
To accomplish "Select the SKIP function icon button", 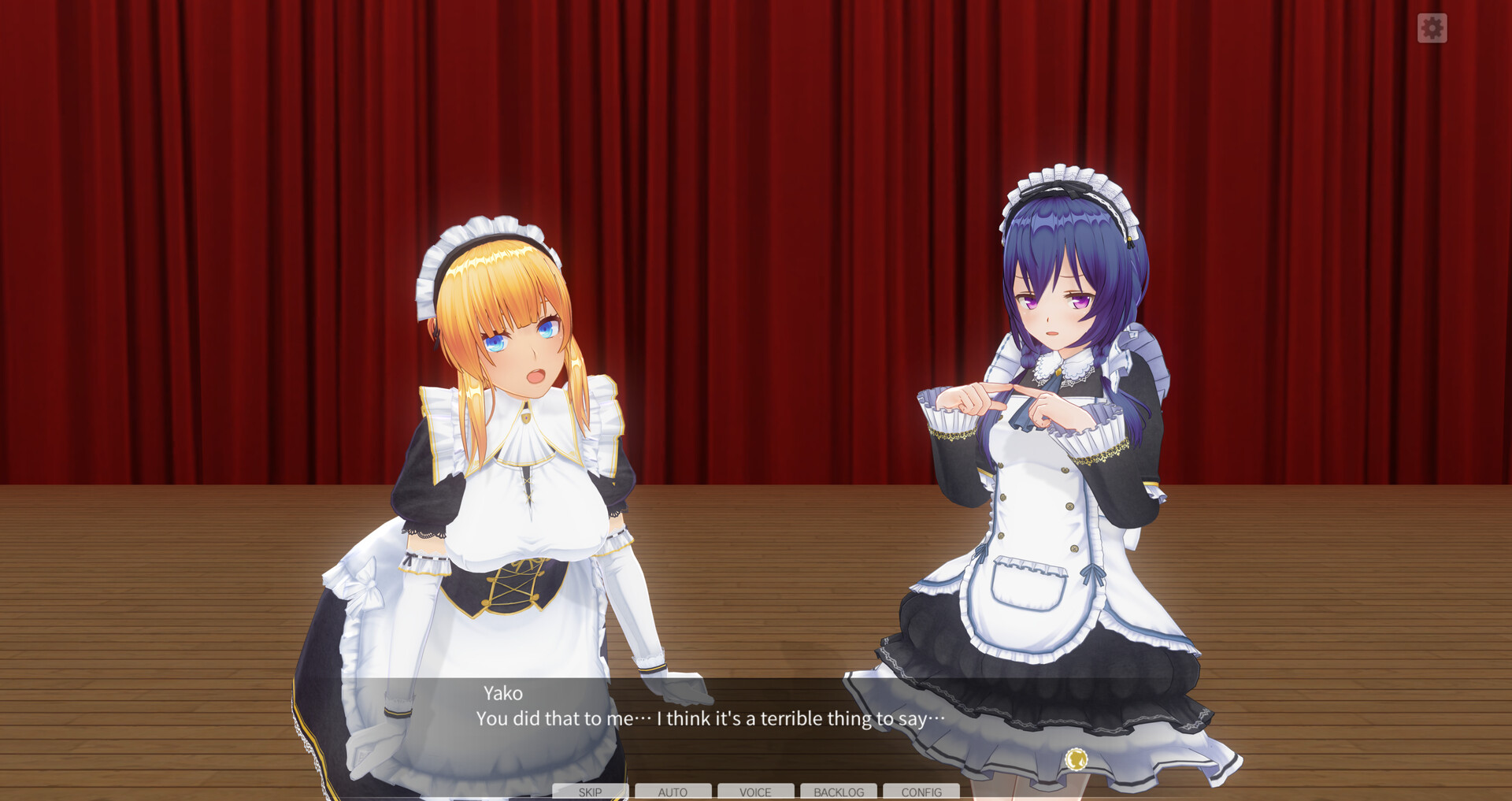I will coord(589,792).
